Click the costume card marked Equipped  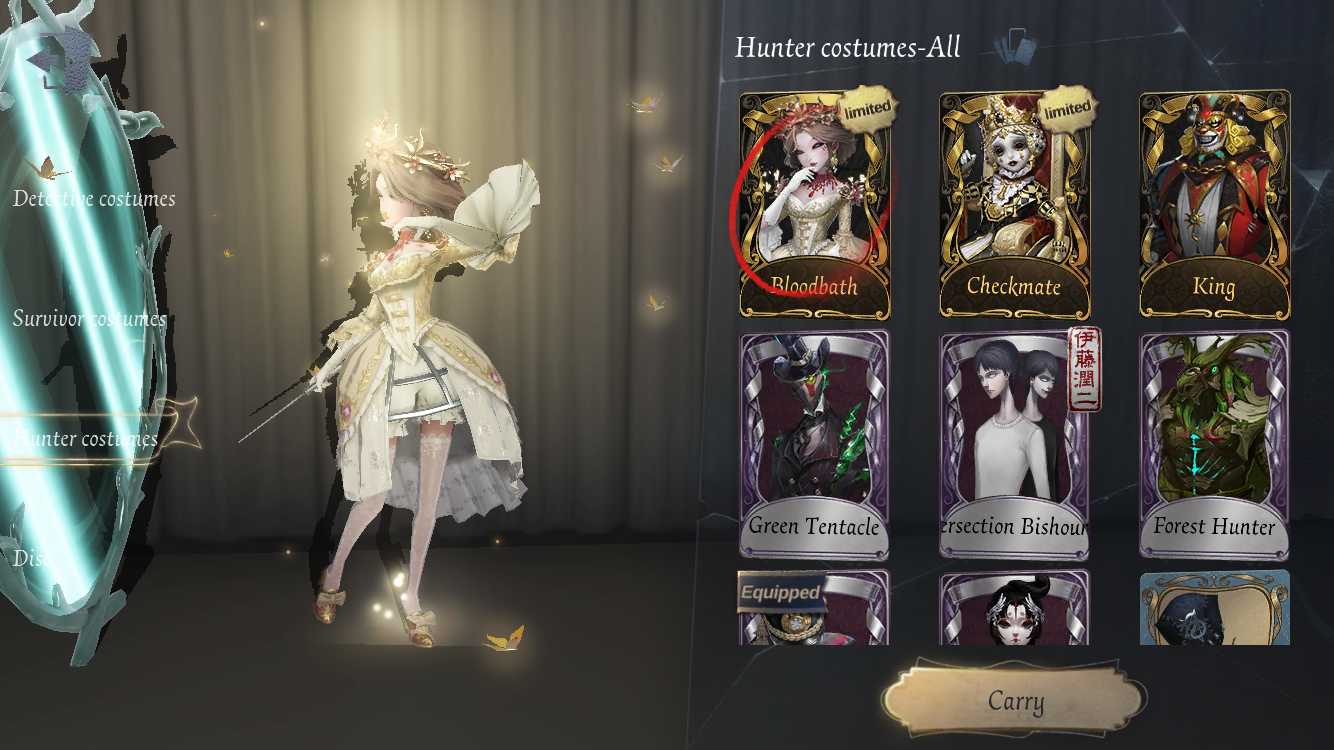click(x=814, y=609)
